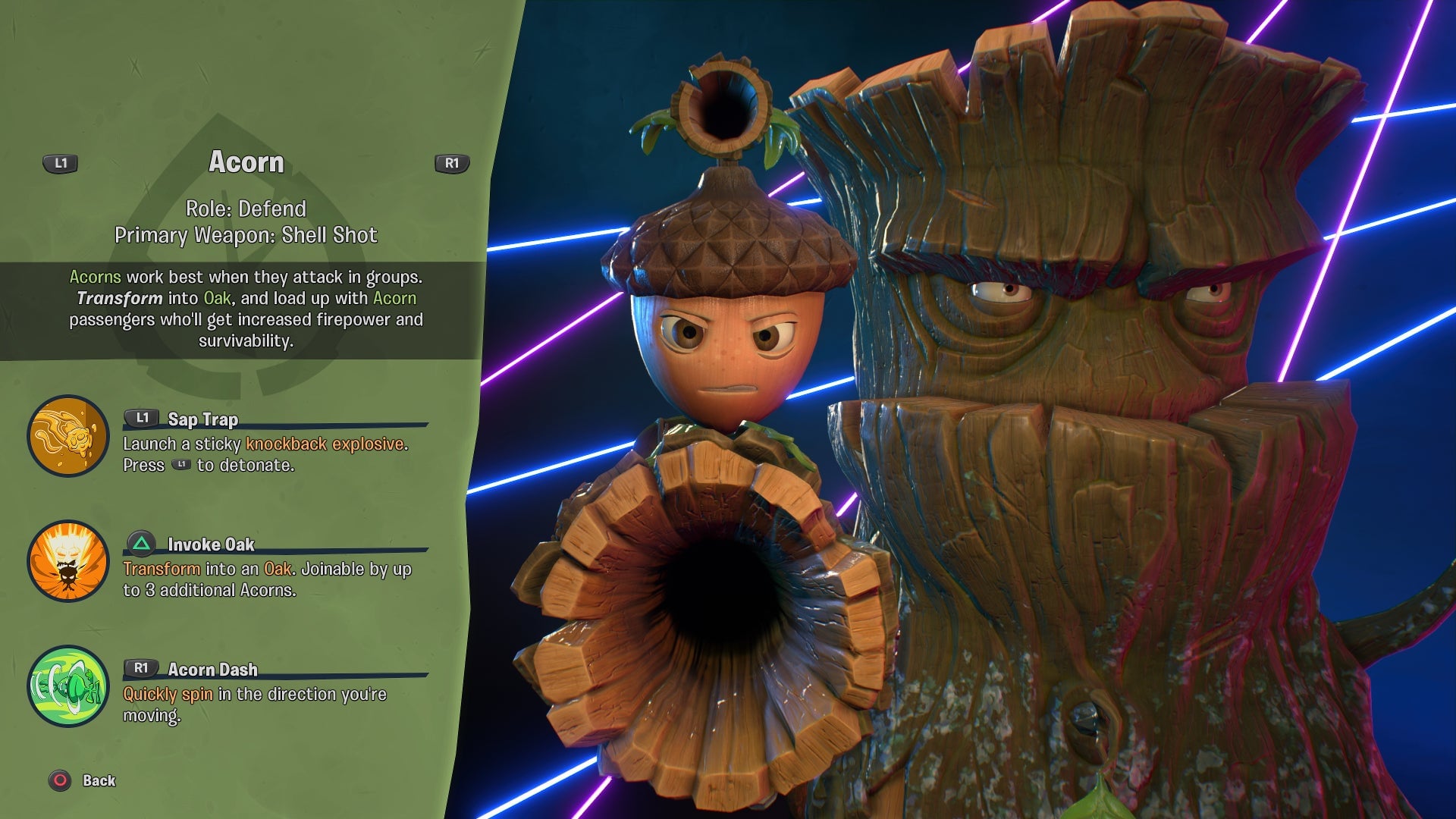Select the Sap Trap ability icon
The width and height of the screenshot is (1456, 819).
(68, 436)
